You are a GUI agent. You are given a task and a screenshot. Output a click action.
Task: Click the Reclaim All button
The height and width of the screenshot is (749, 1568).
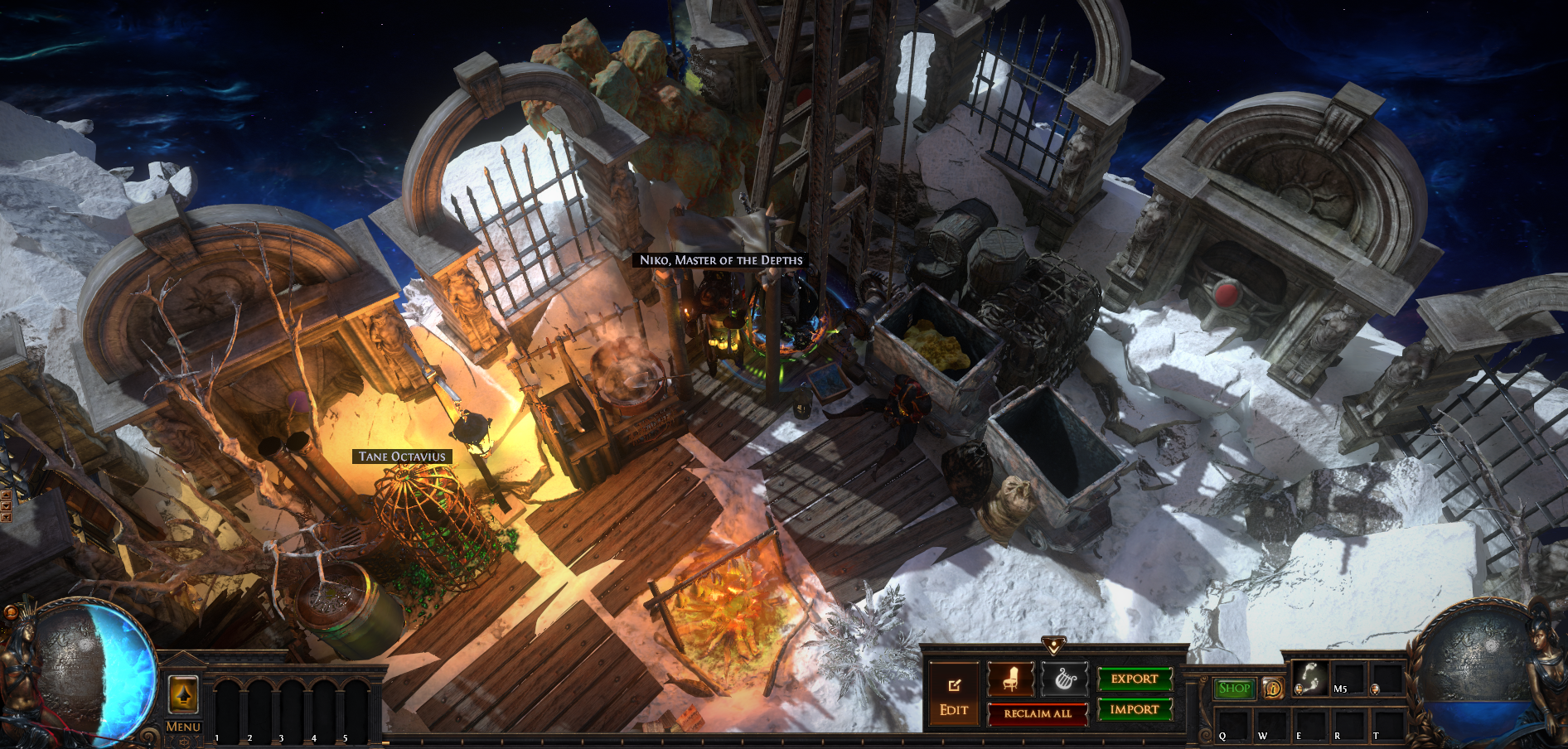click(1038, 713)
